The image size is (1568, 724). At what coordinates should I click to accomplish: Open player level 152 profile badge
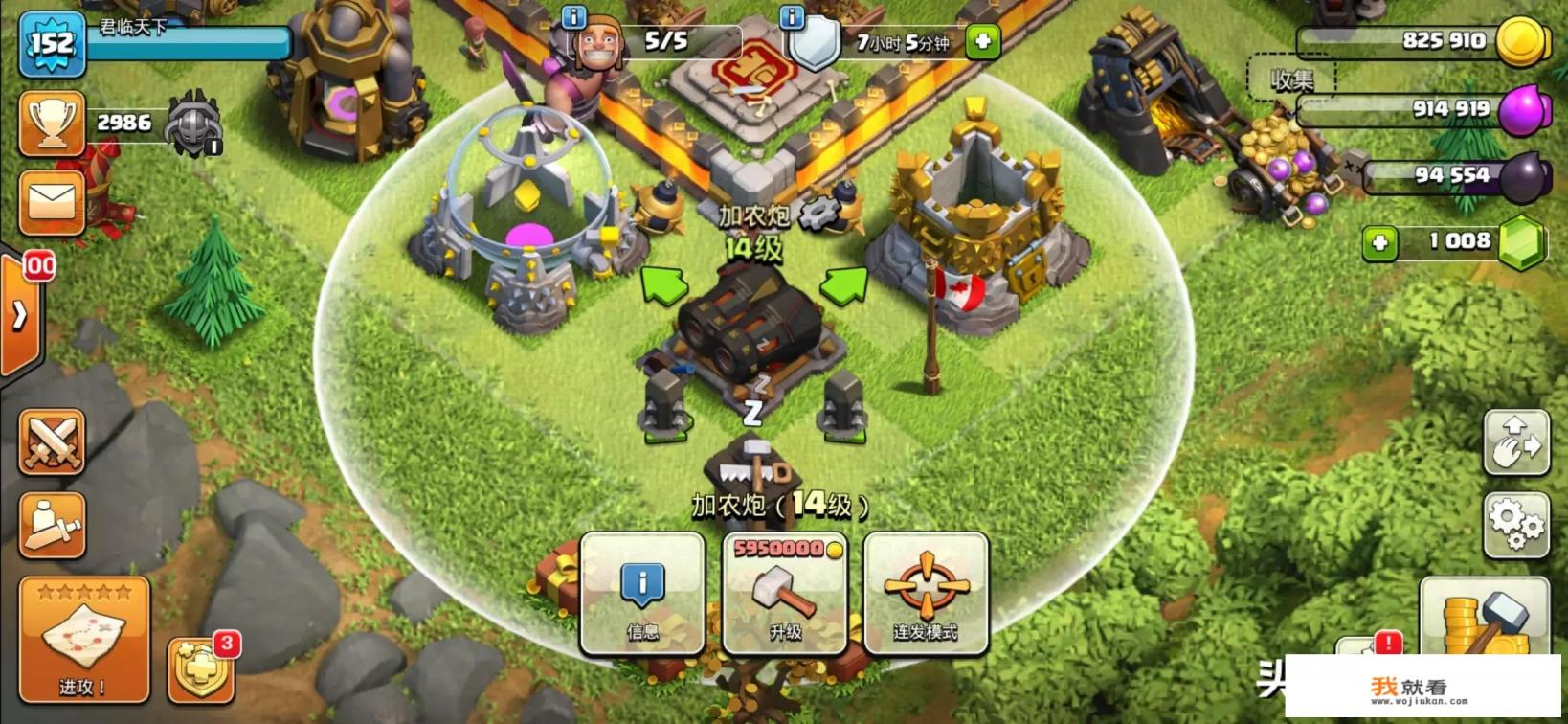(52, 43)
